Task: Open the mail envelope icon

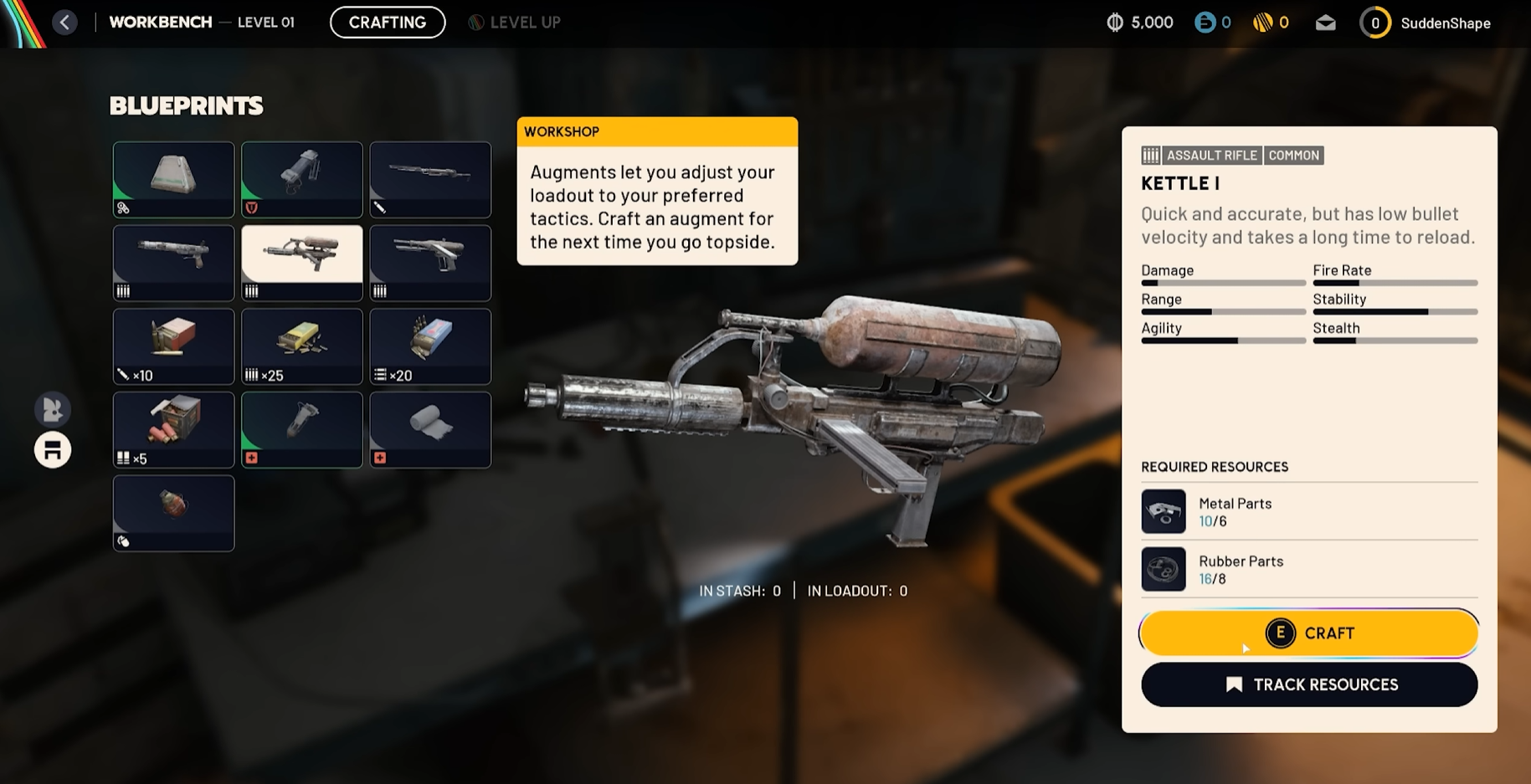Action: tap(1325, 23)
